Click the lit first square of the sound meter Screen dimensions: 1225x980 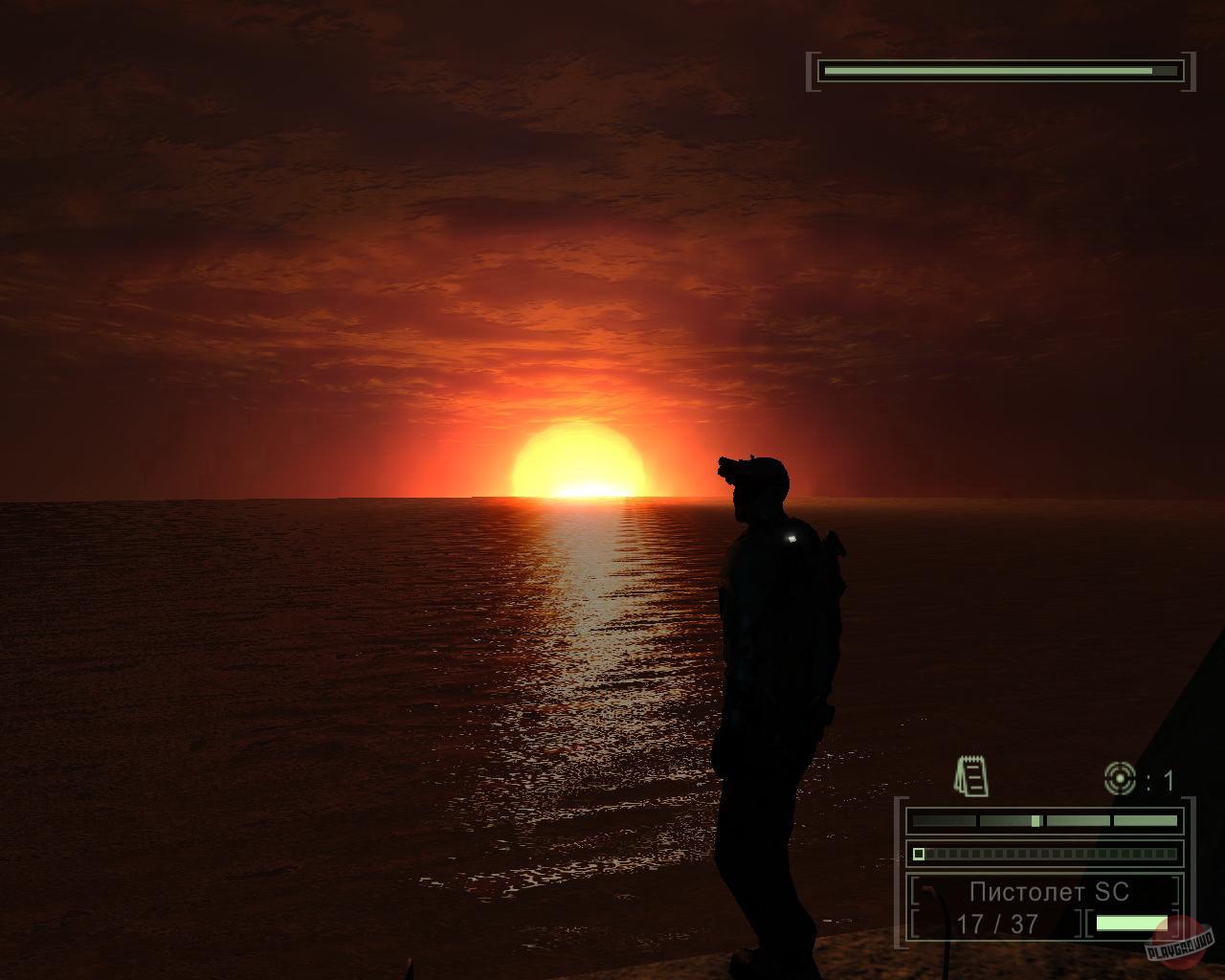919,853
